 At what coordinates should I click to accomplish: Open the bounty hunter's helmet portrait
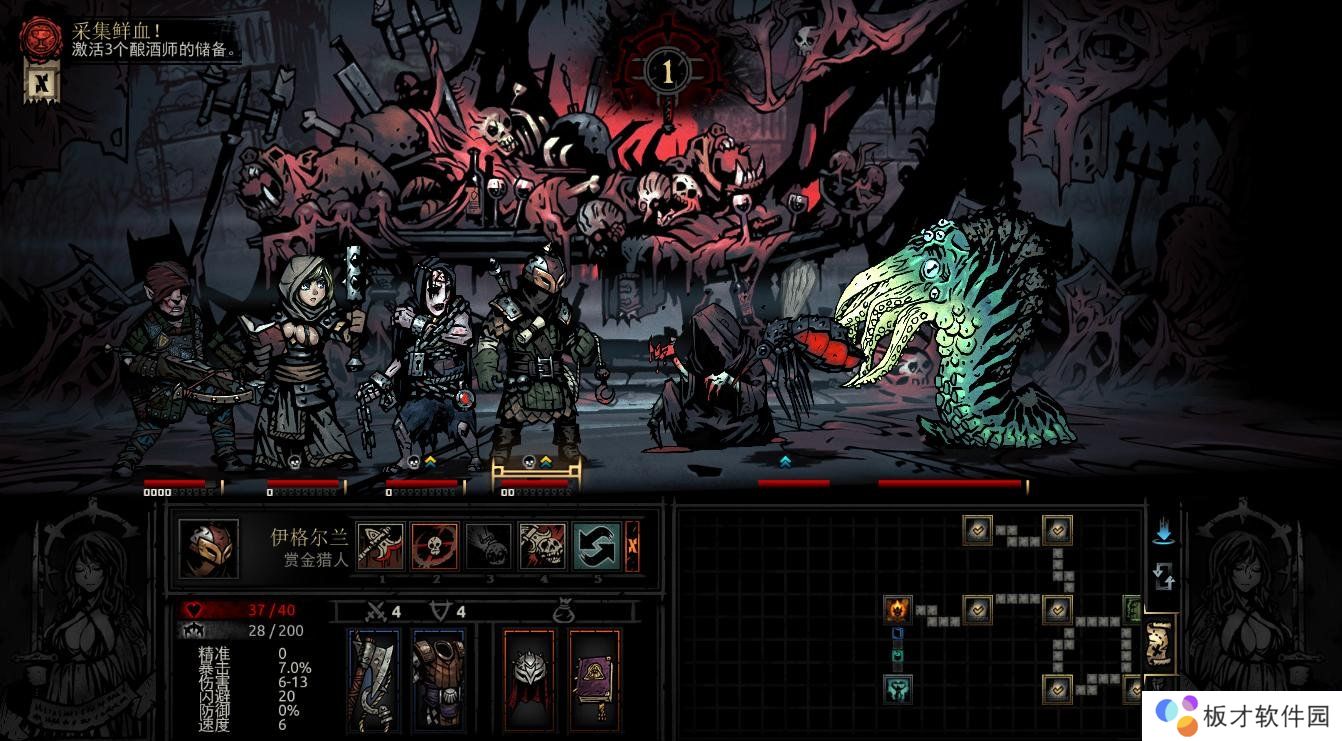pos(208,548)
